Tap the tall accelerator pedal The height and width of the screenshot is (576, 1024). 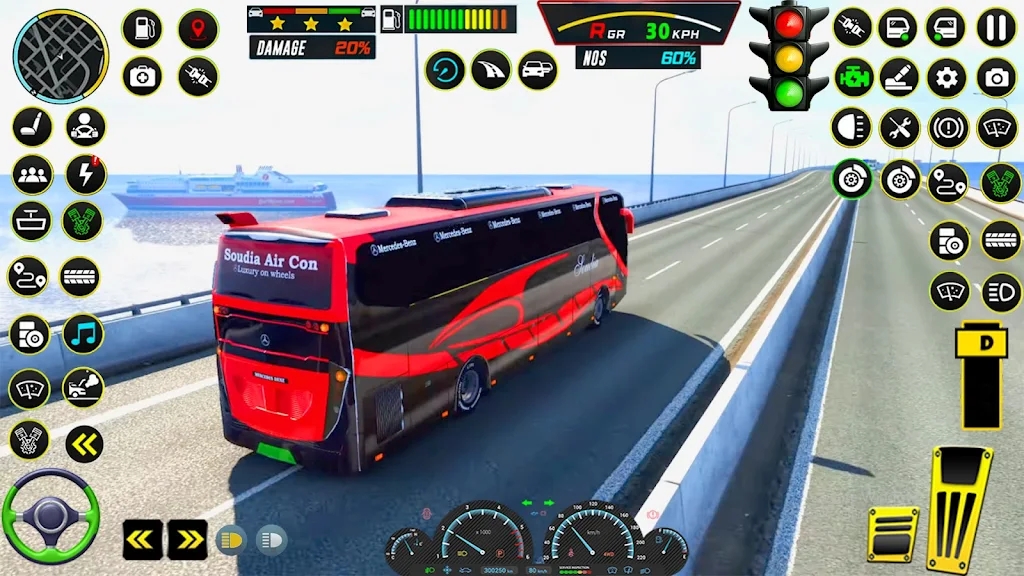coord(958,507)
